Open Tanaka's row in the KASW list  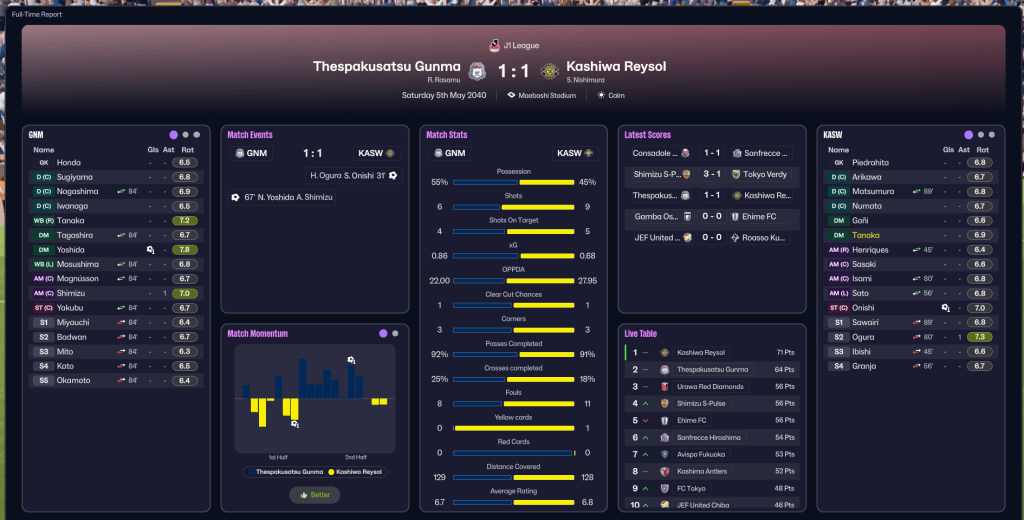pos(866,235)
